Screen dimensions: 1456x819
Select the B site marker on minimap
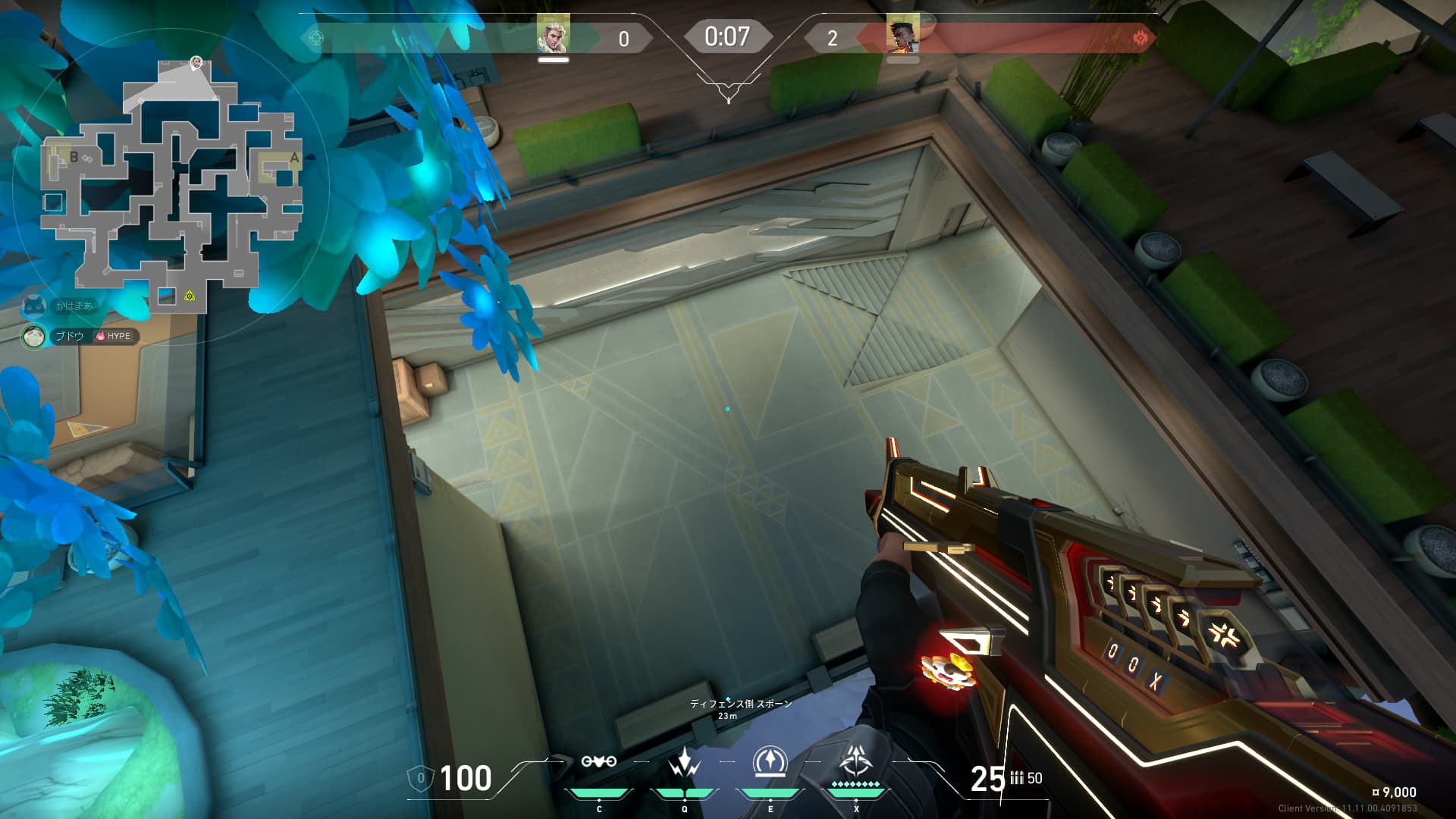74,157
